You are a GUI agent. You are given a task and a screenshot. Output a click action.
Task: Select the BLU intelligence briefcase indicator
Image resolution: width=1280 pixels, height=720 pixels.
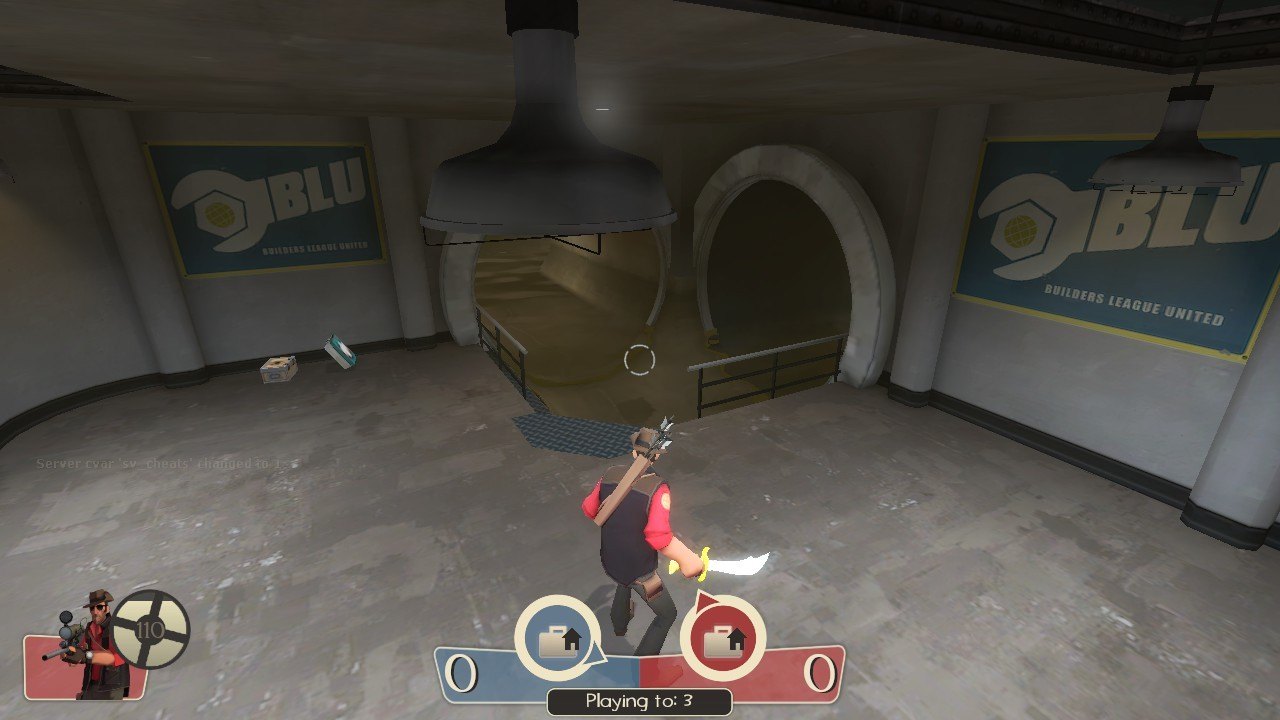pos(557,639)
